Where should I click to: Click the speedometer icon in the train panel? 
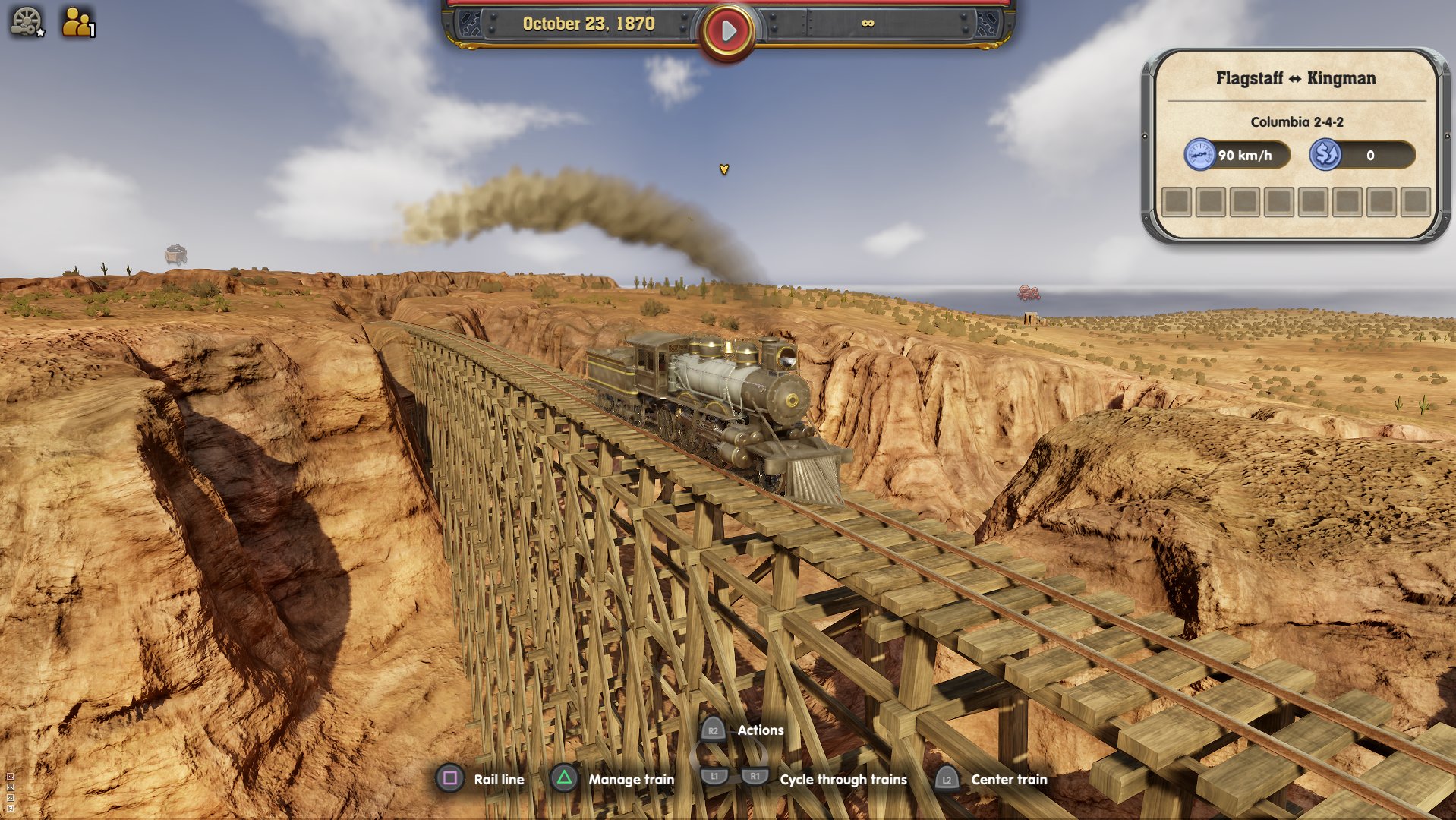pyautogui.click(x=1200, y=155)
